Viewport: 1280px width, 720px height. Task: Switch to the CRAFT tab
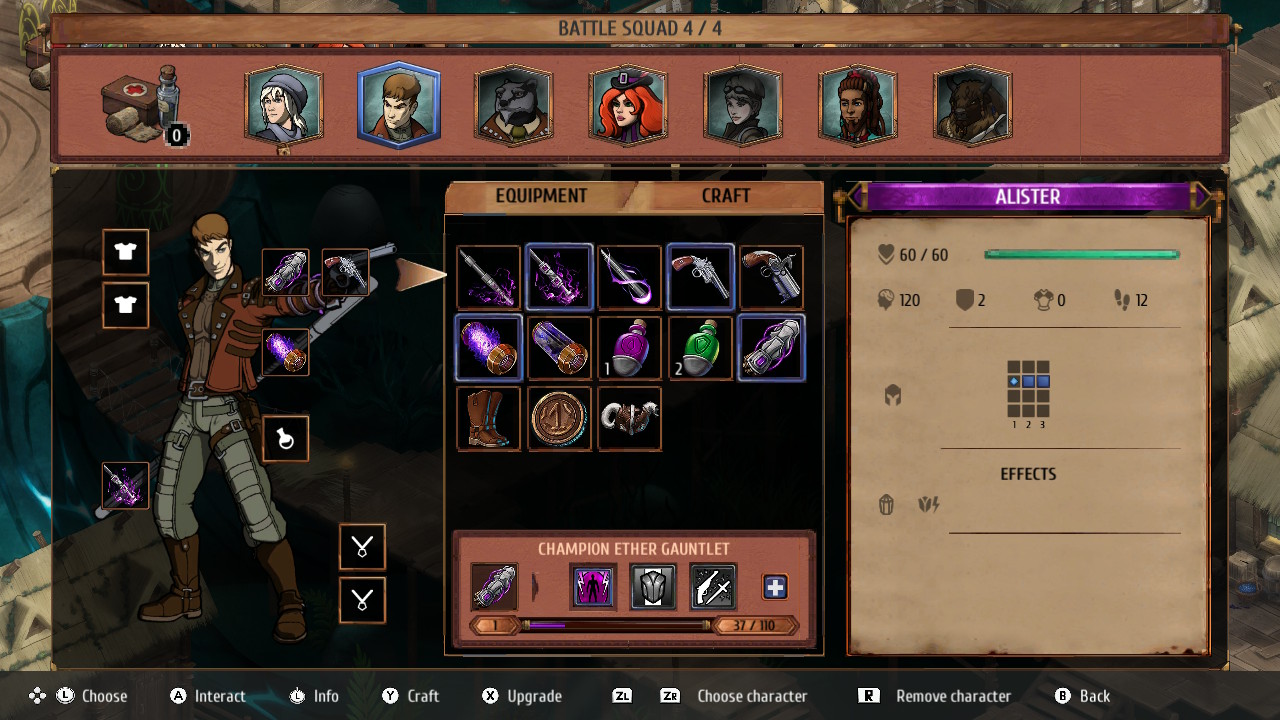(x=727, y=196)
